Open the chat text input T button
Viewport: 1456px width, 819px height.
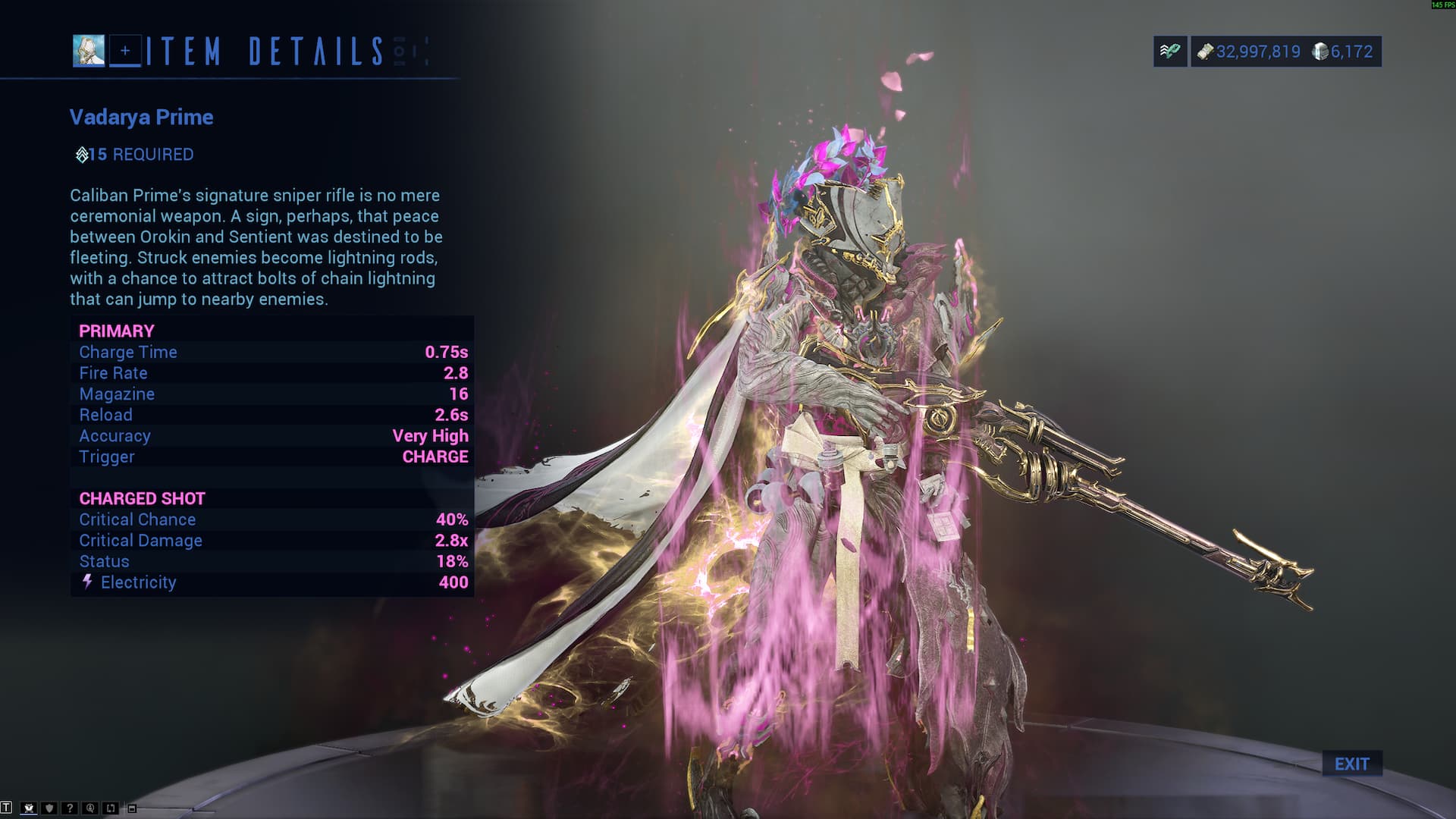tap(7, 808)
